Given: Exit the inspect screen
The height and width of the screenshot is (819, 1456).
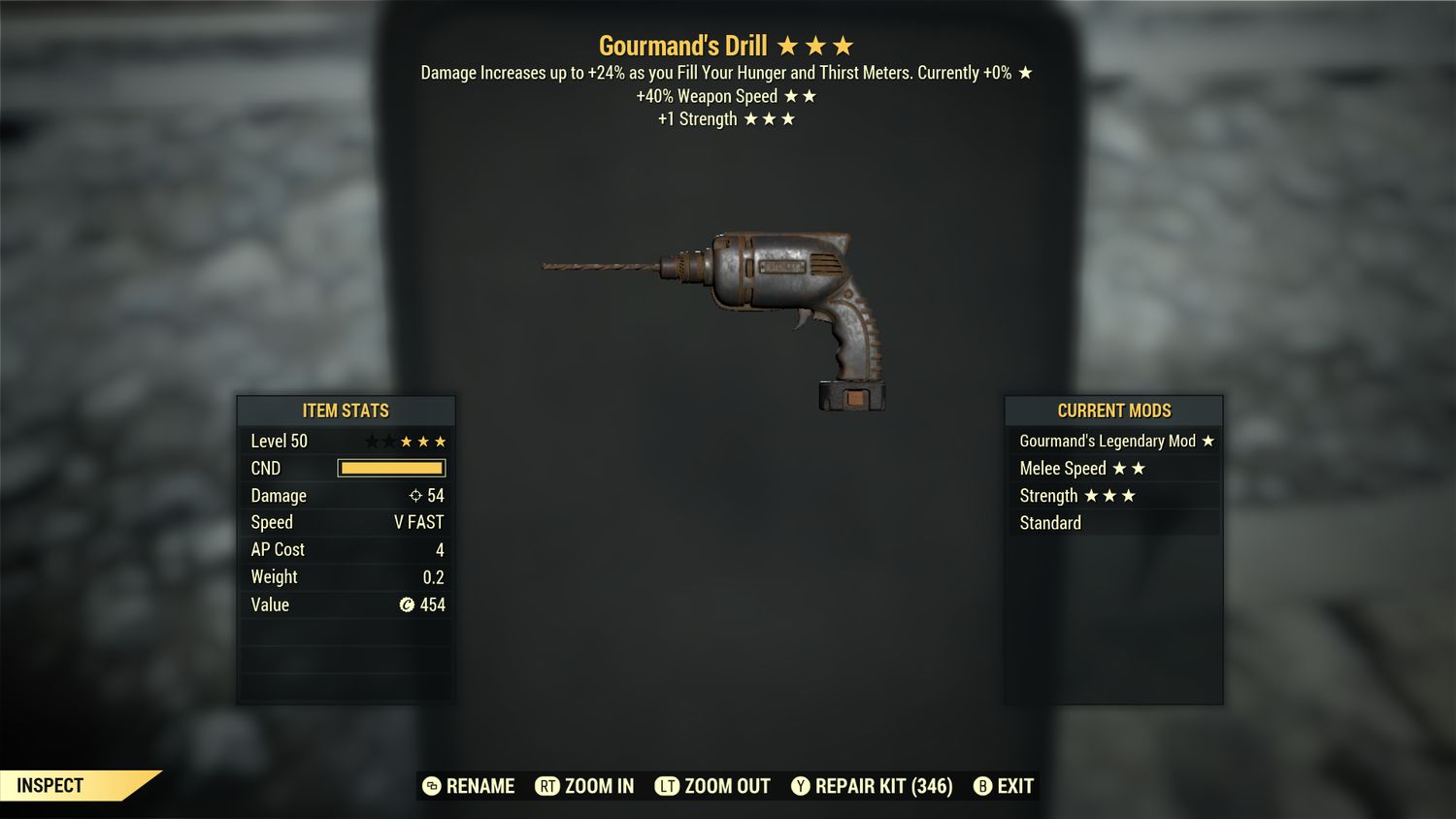Looking at the screenshot, I should 1005,786.
